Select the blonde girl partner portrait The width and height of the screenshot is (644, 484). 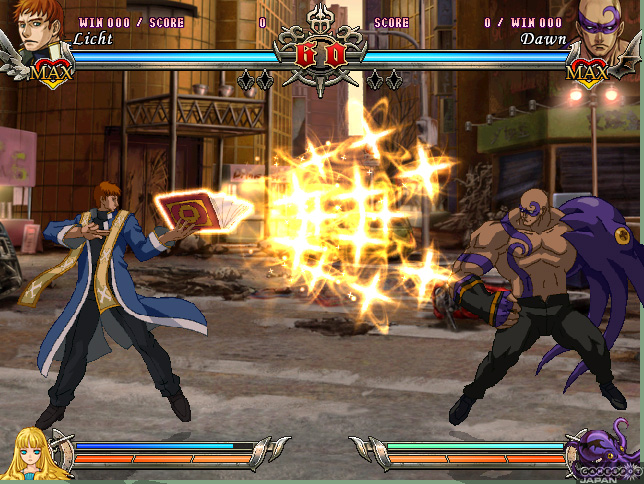30,452
